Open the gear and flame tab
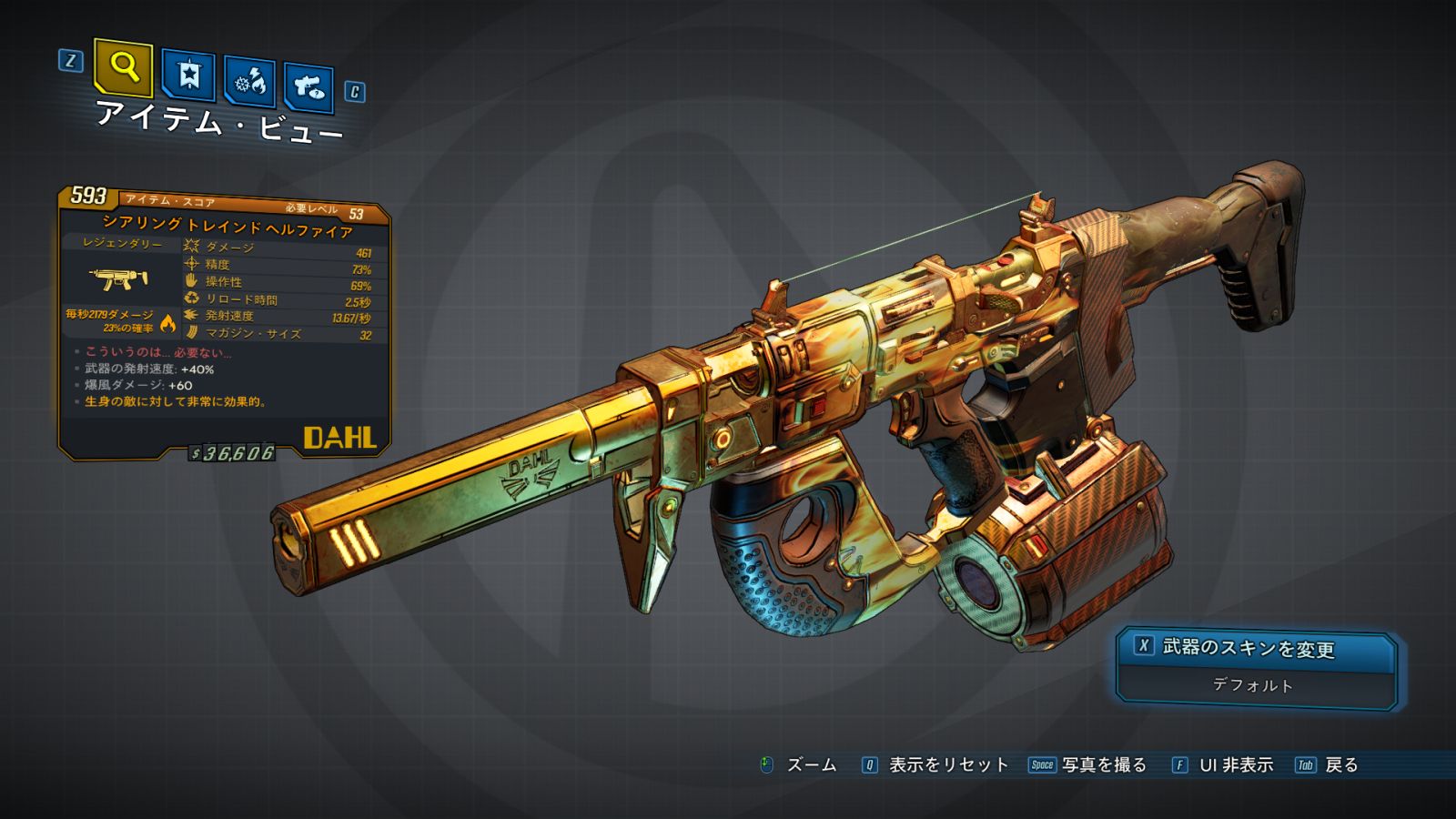1456x819 pixels. [250, 82]
